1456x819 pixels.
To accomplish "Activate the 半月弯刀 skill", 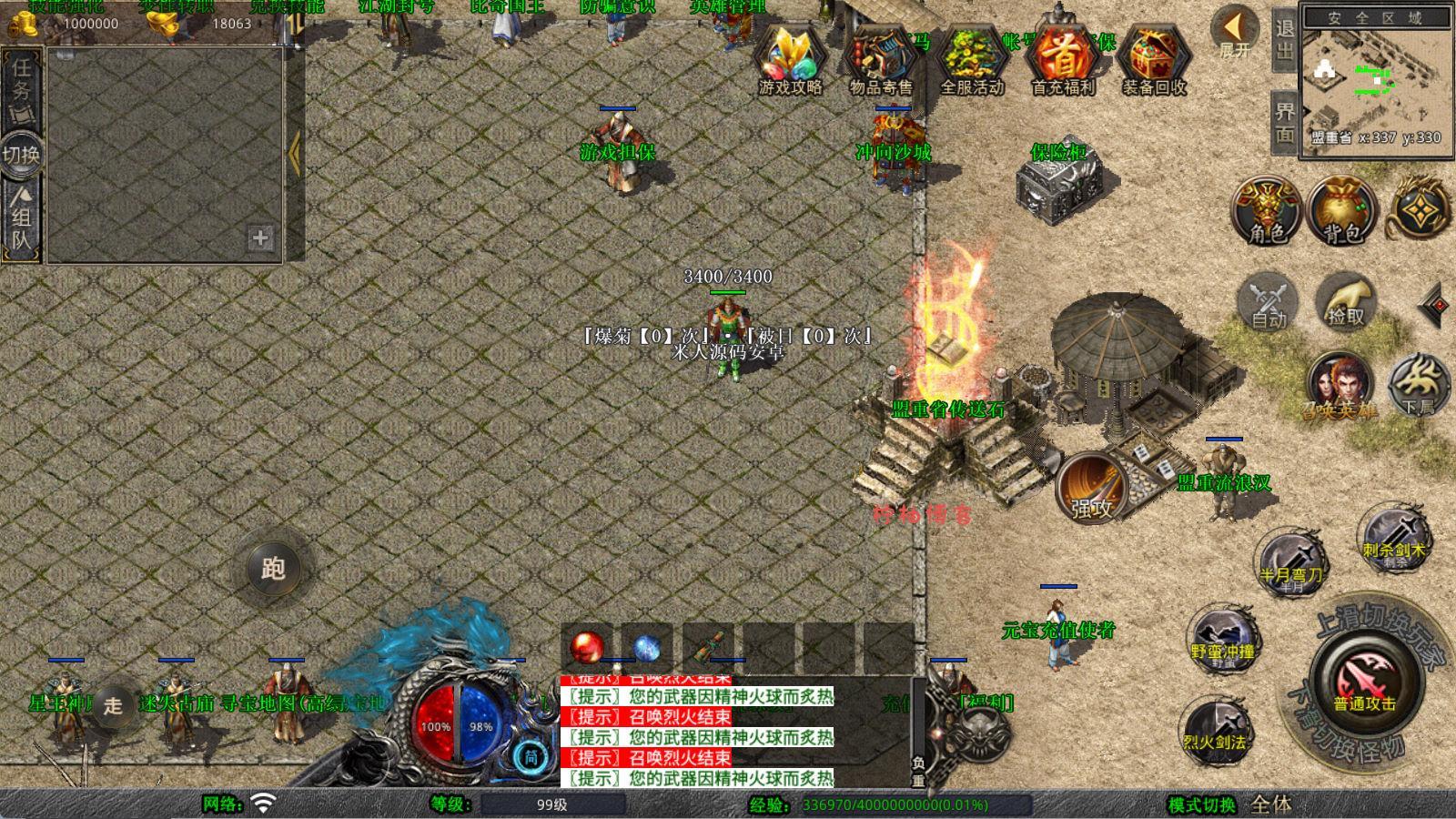I will click(1291, 561).
